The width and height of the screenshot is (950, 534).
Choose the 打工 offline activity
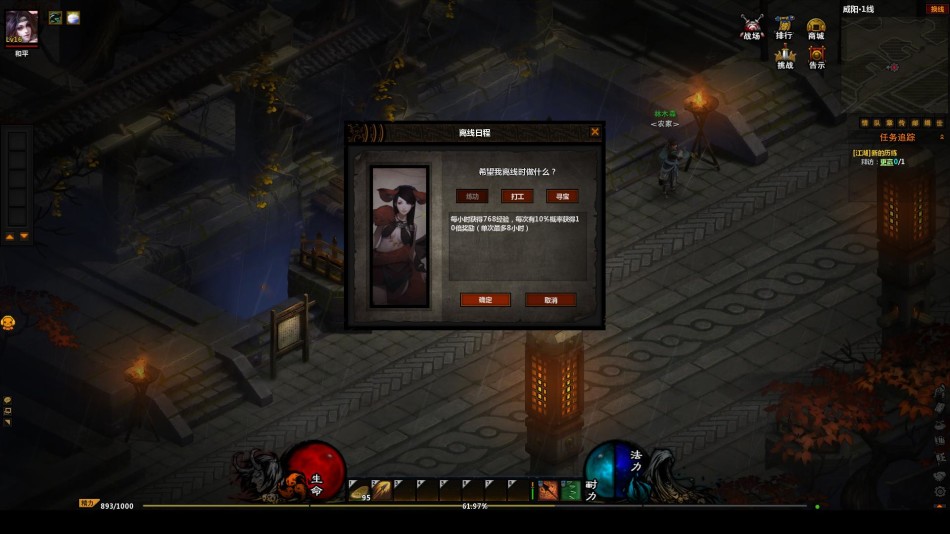pos(517,196)
